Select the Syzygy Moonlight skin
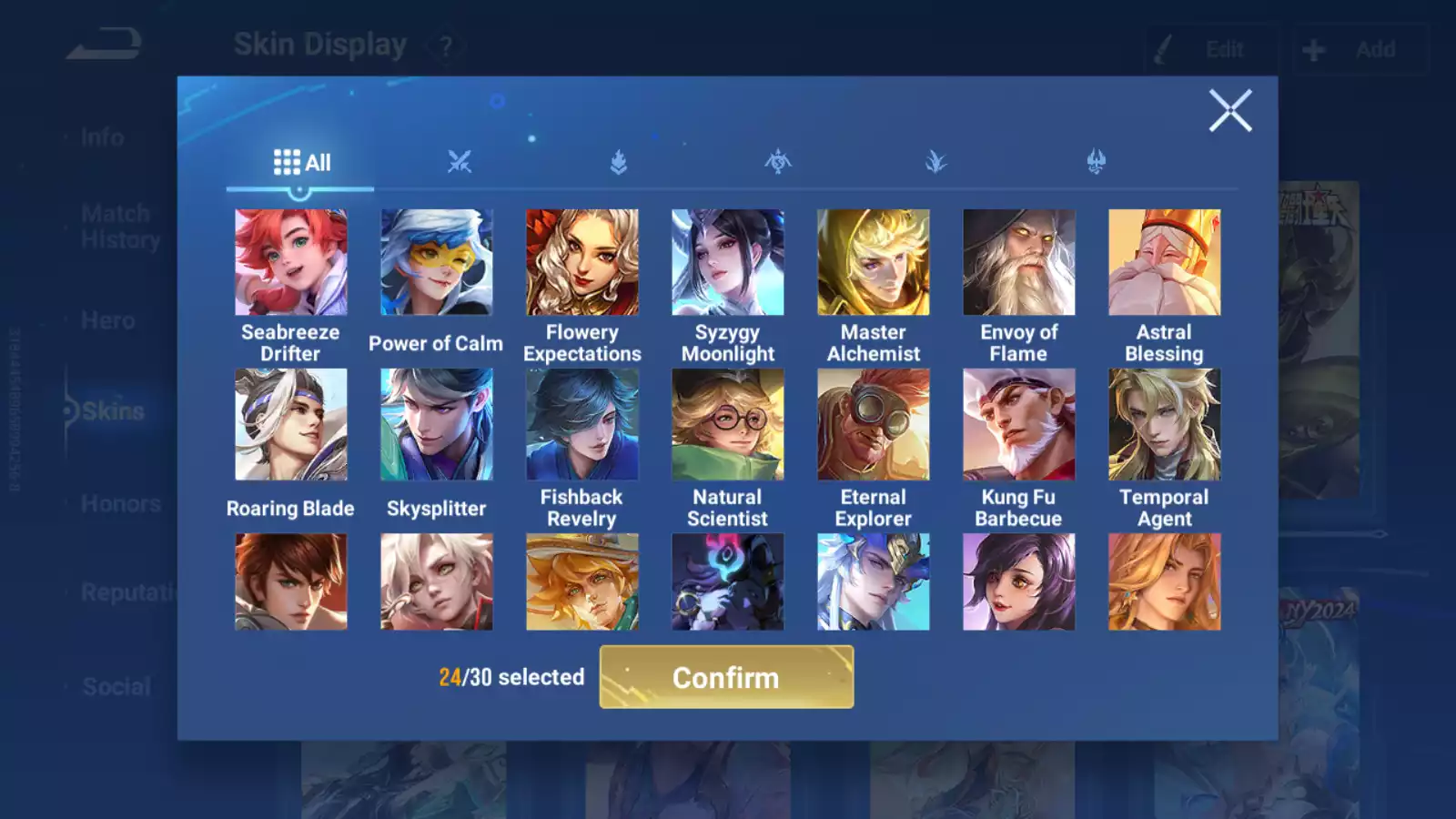This screenshot has width=1456, height=819. point(728,263)
